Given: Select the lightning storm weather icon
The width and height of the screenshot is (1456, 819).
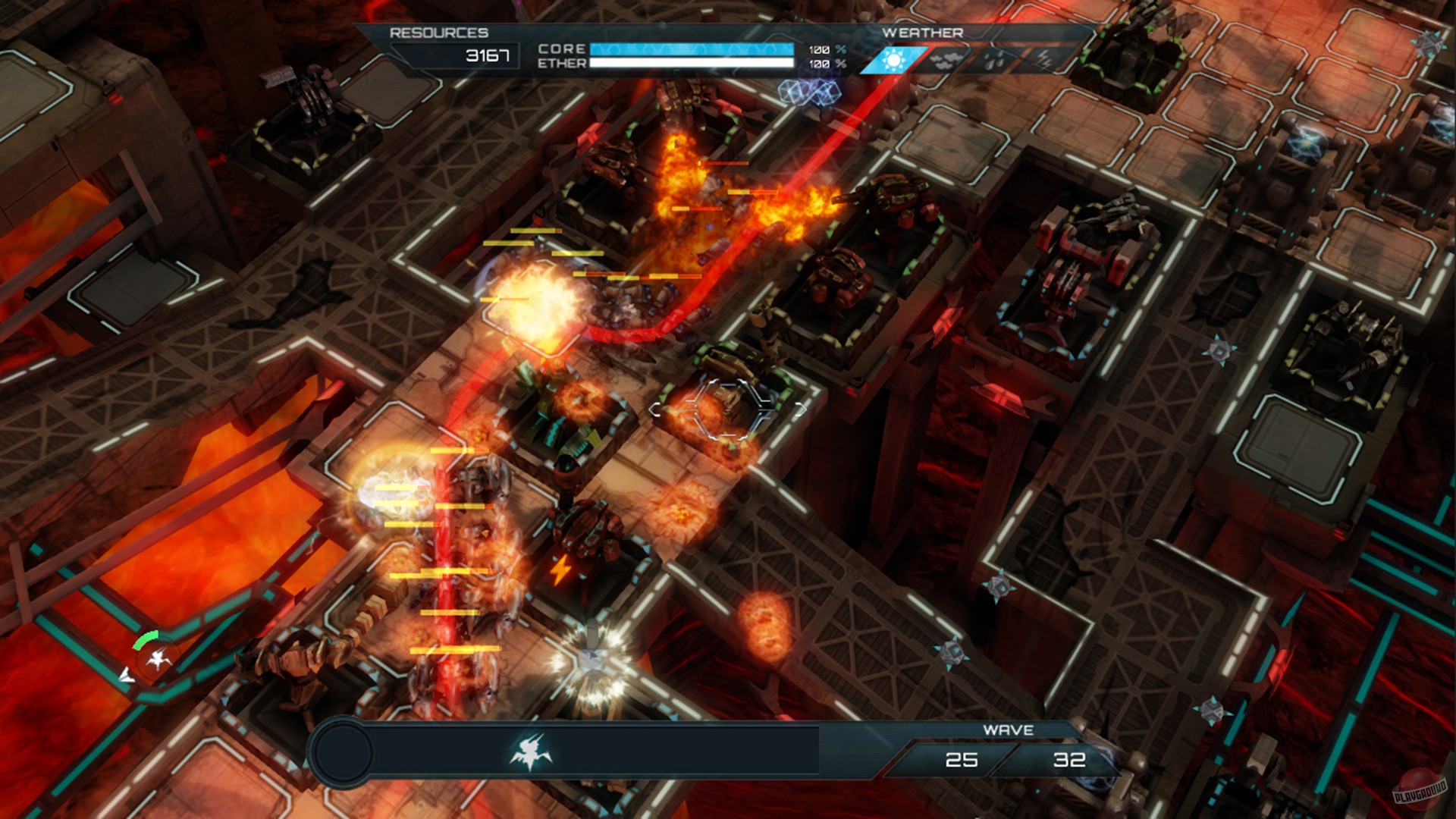Looking at the screenshot, I should coord(1045,59).
